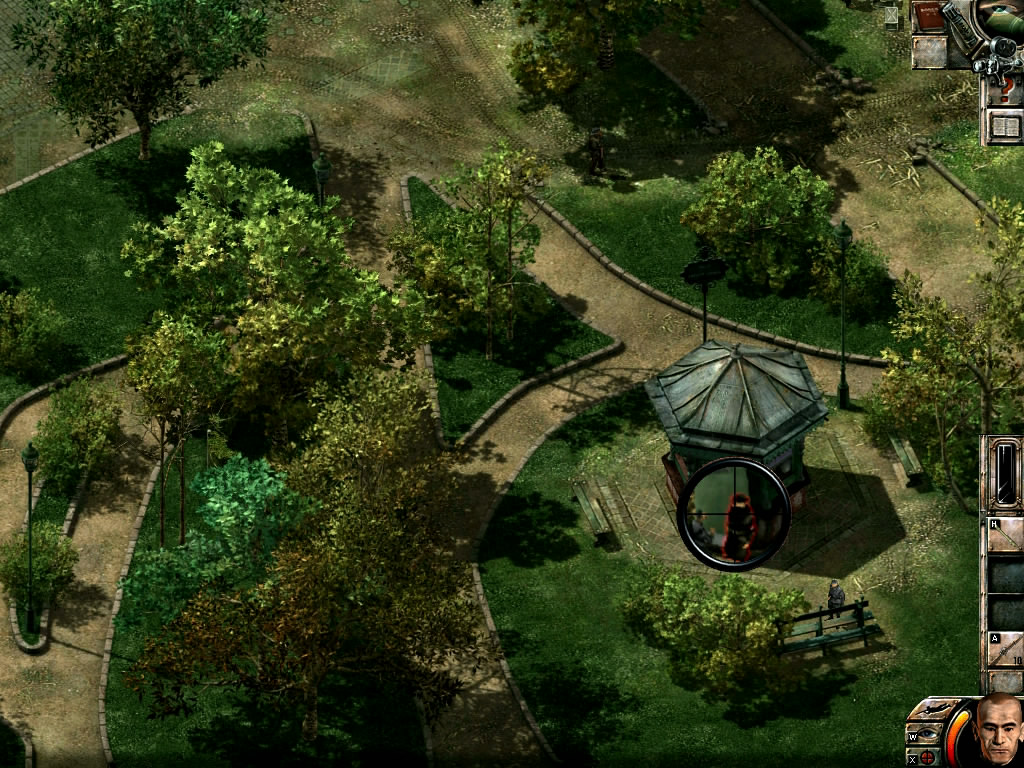Select the sniper rifle inventory slot
The width and height of the screenshot is (1024, 768).
point(1005,650)
